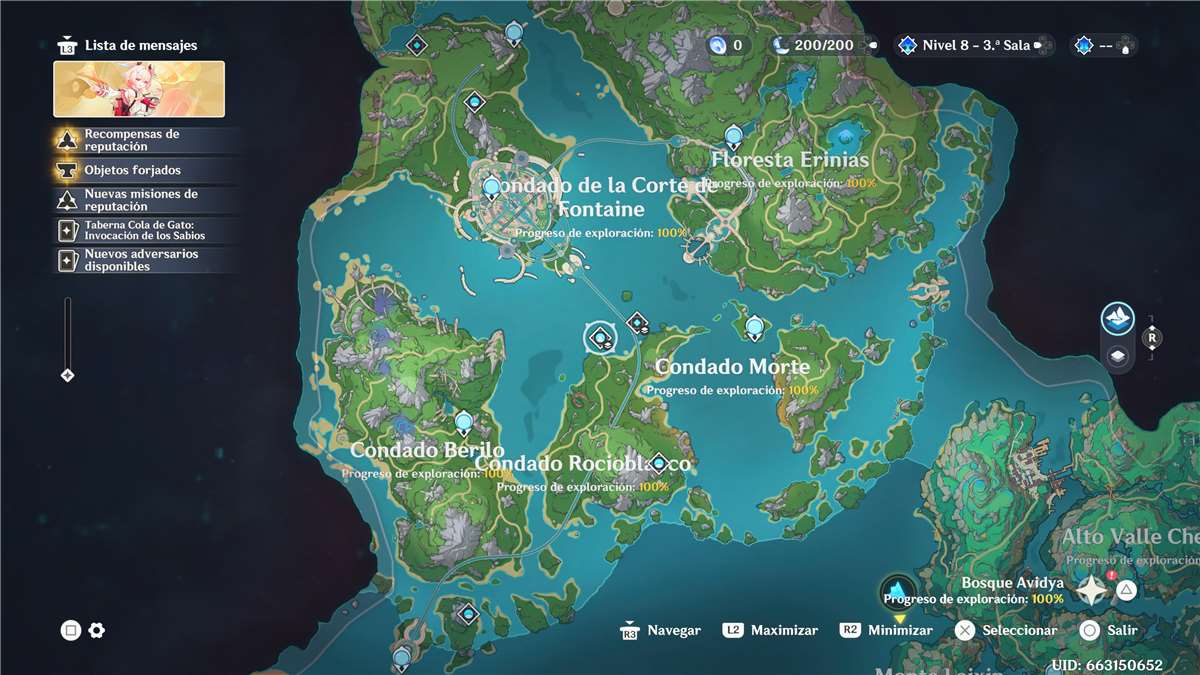
Task: Select the Floresta Erinias teleport waypoint pin
Action: pos(734,136)
